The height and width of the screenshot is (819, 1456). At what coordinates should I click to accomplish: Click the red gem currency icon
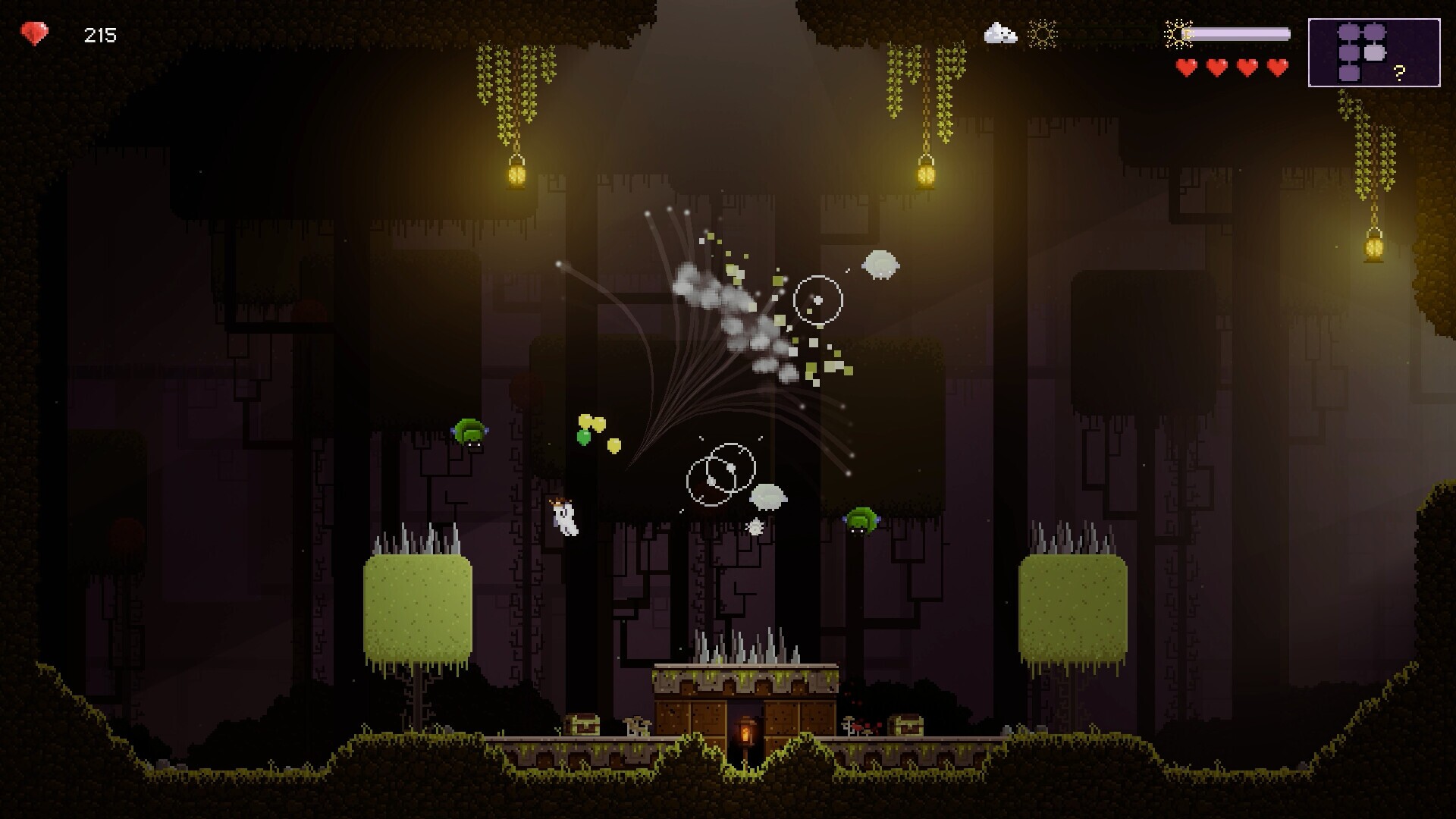pos(34,33)
